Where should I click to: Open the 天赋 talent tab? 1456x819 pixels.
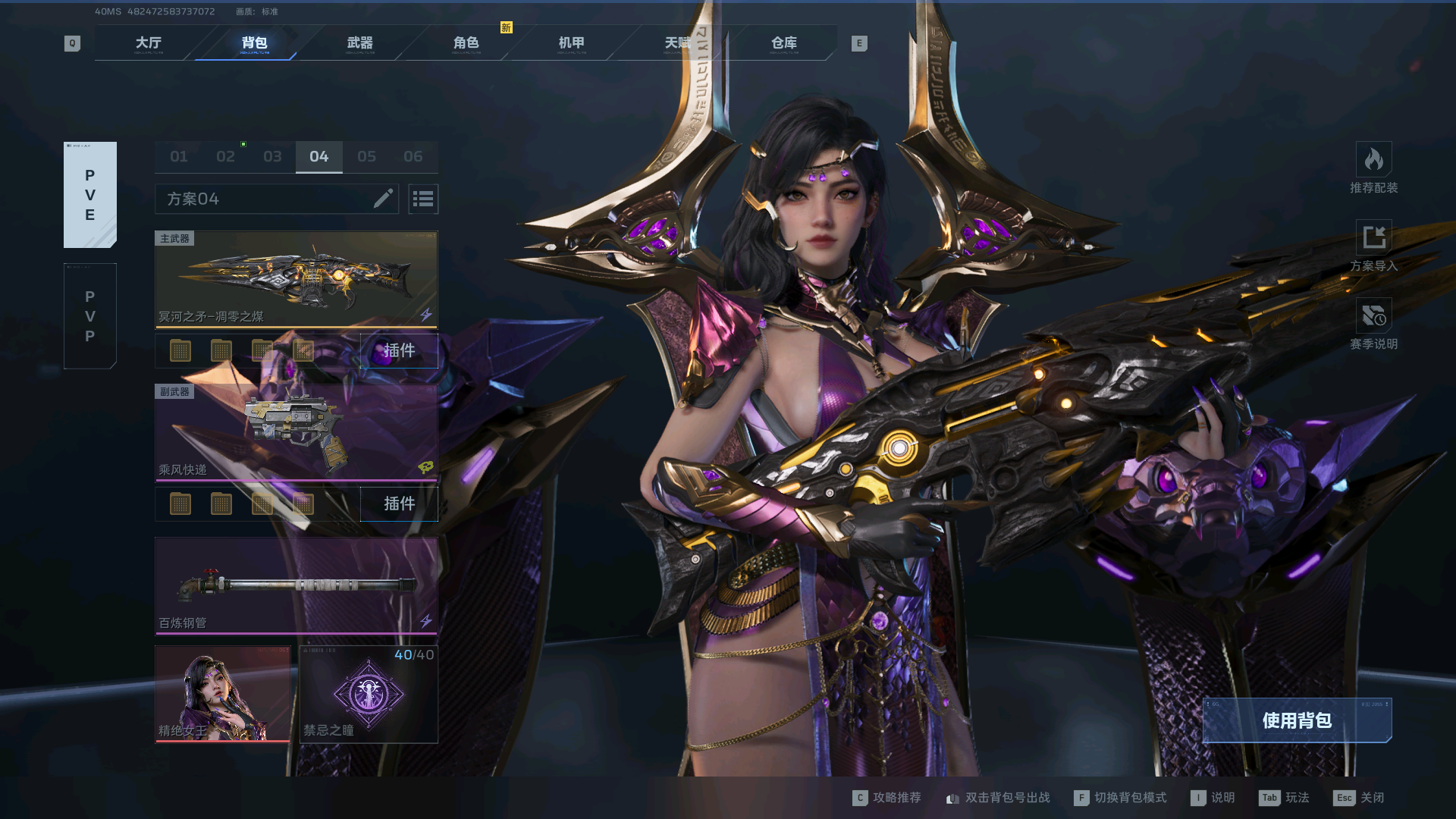tap(677, 43)
